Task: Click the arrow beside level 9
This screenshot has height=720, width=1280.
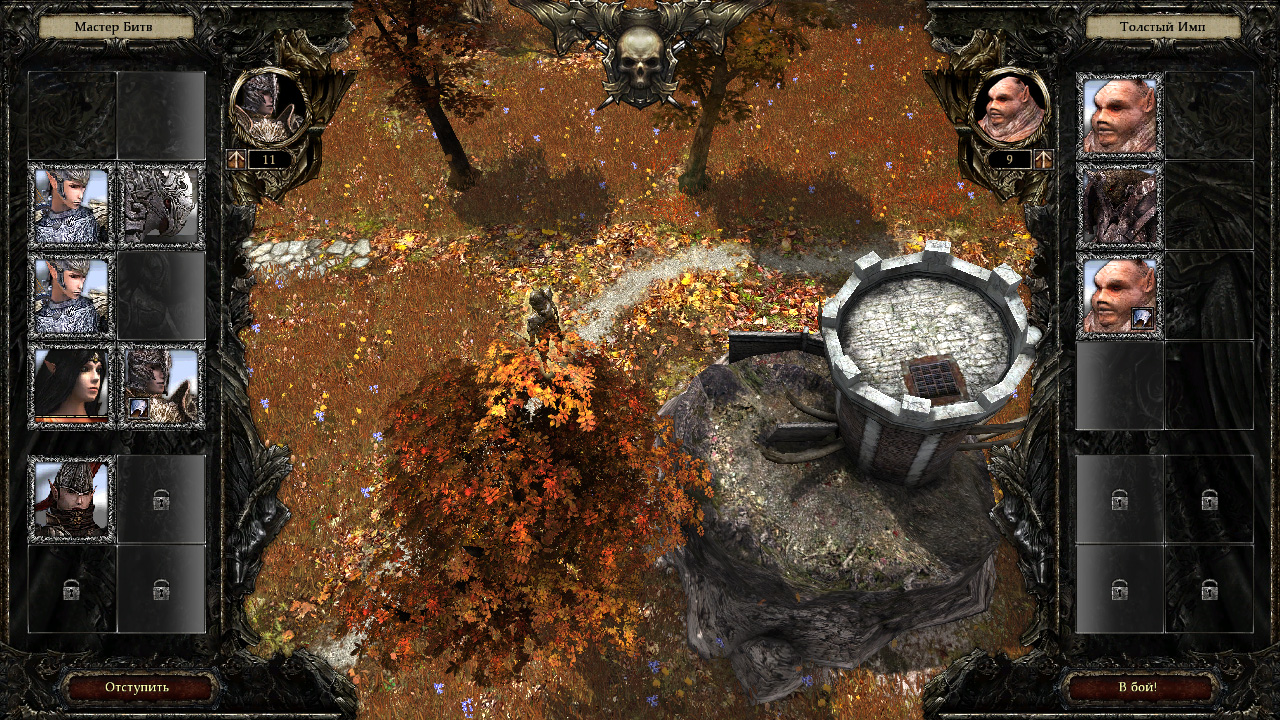Action: [x=1043, y=159]
